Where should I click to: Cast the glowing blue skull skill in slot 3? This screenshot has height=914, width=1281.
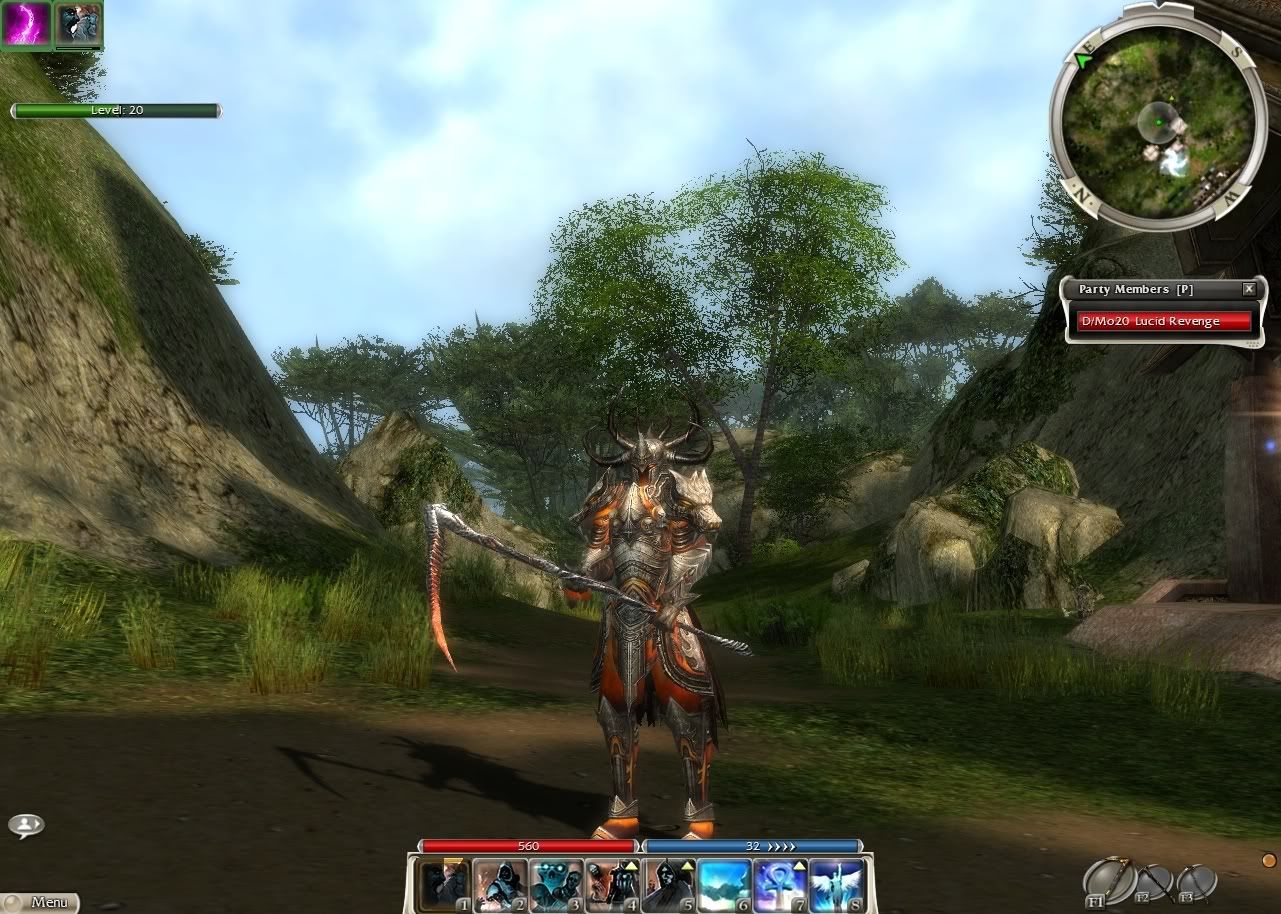(556, 884)
